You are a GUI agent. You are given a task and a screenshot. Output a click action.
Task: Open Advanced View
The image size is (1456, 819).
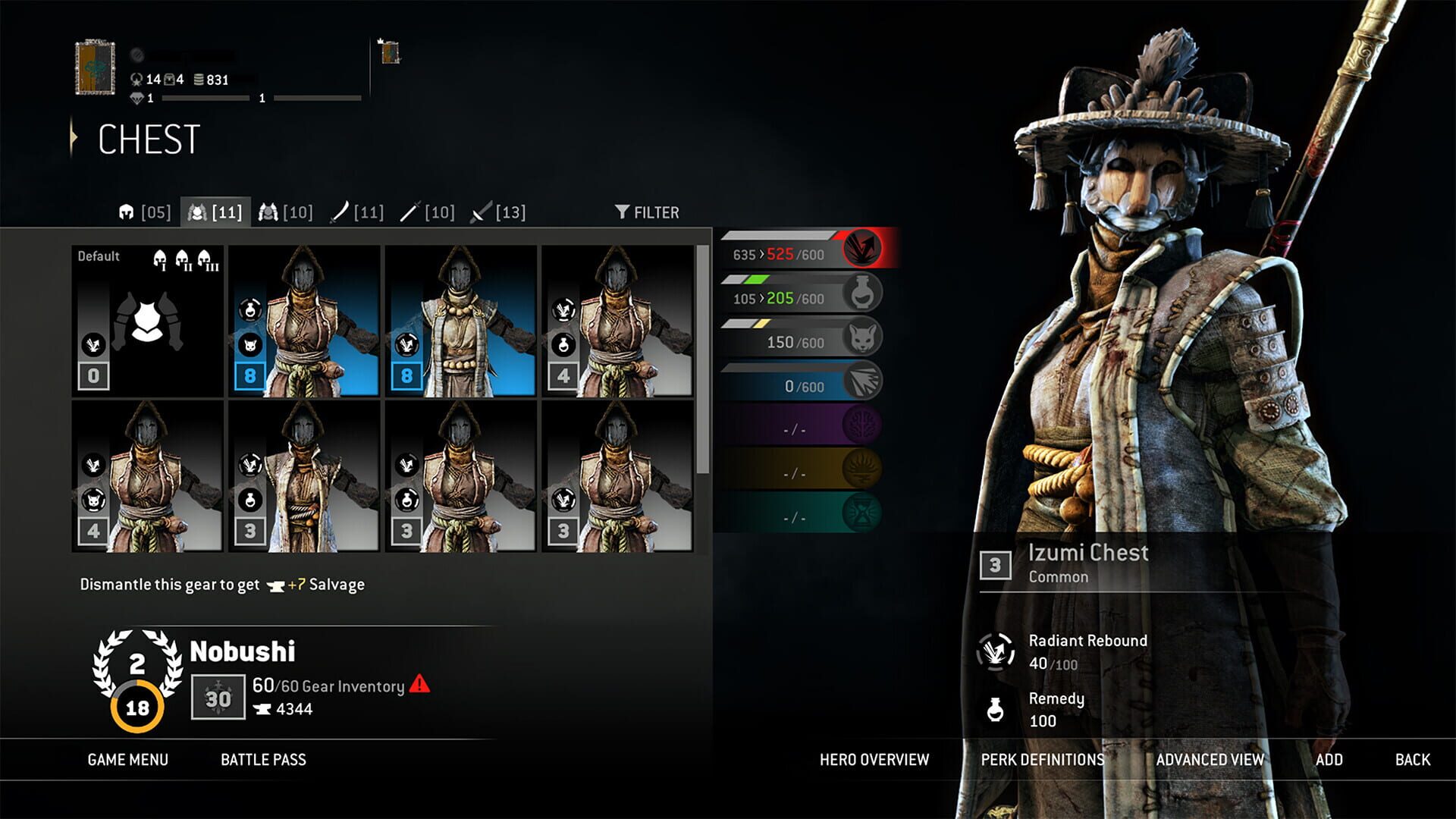(1209, 759)
